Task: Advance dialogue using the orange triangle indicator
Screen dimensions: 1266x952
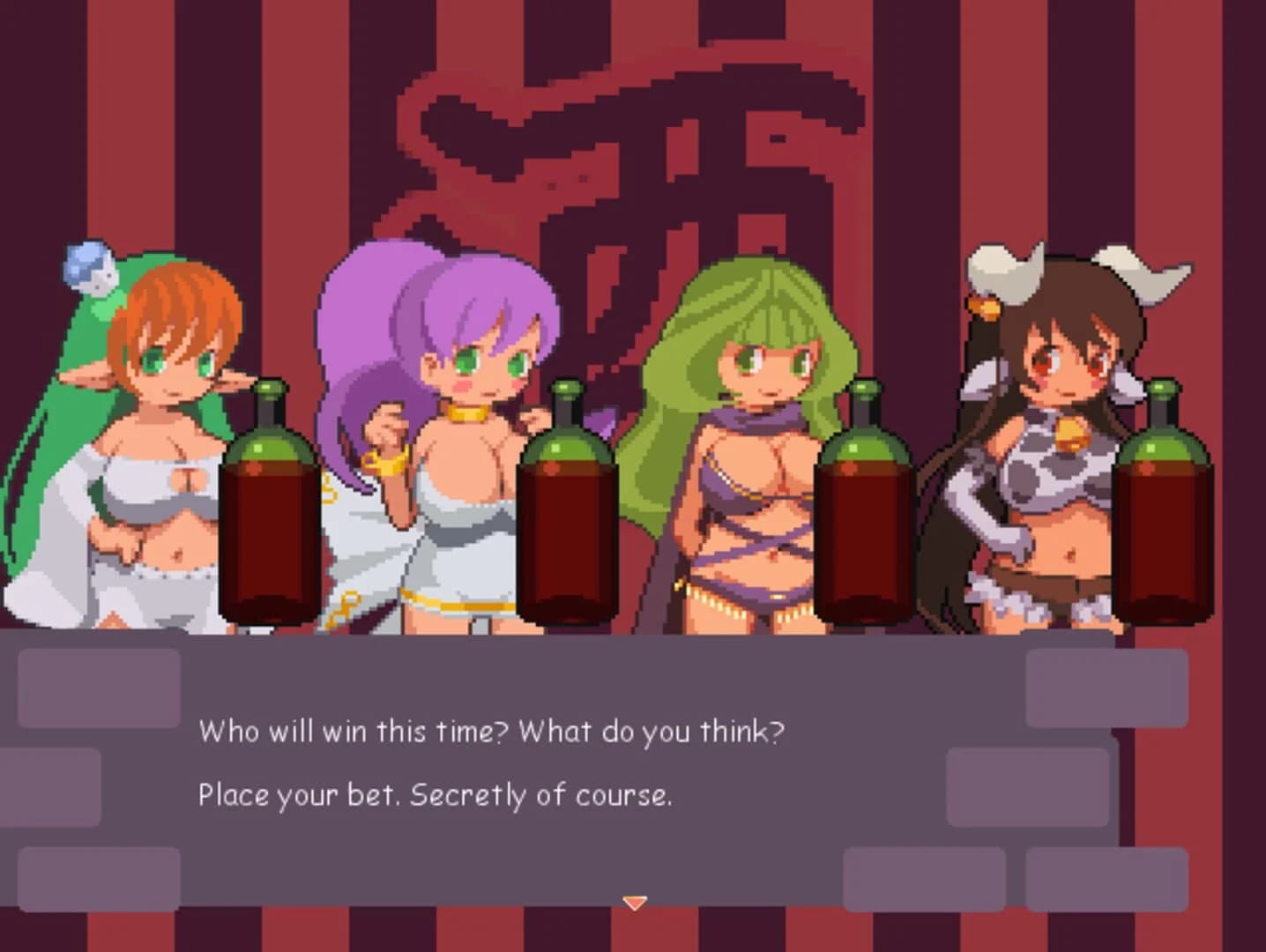Action: pos(634,902)
